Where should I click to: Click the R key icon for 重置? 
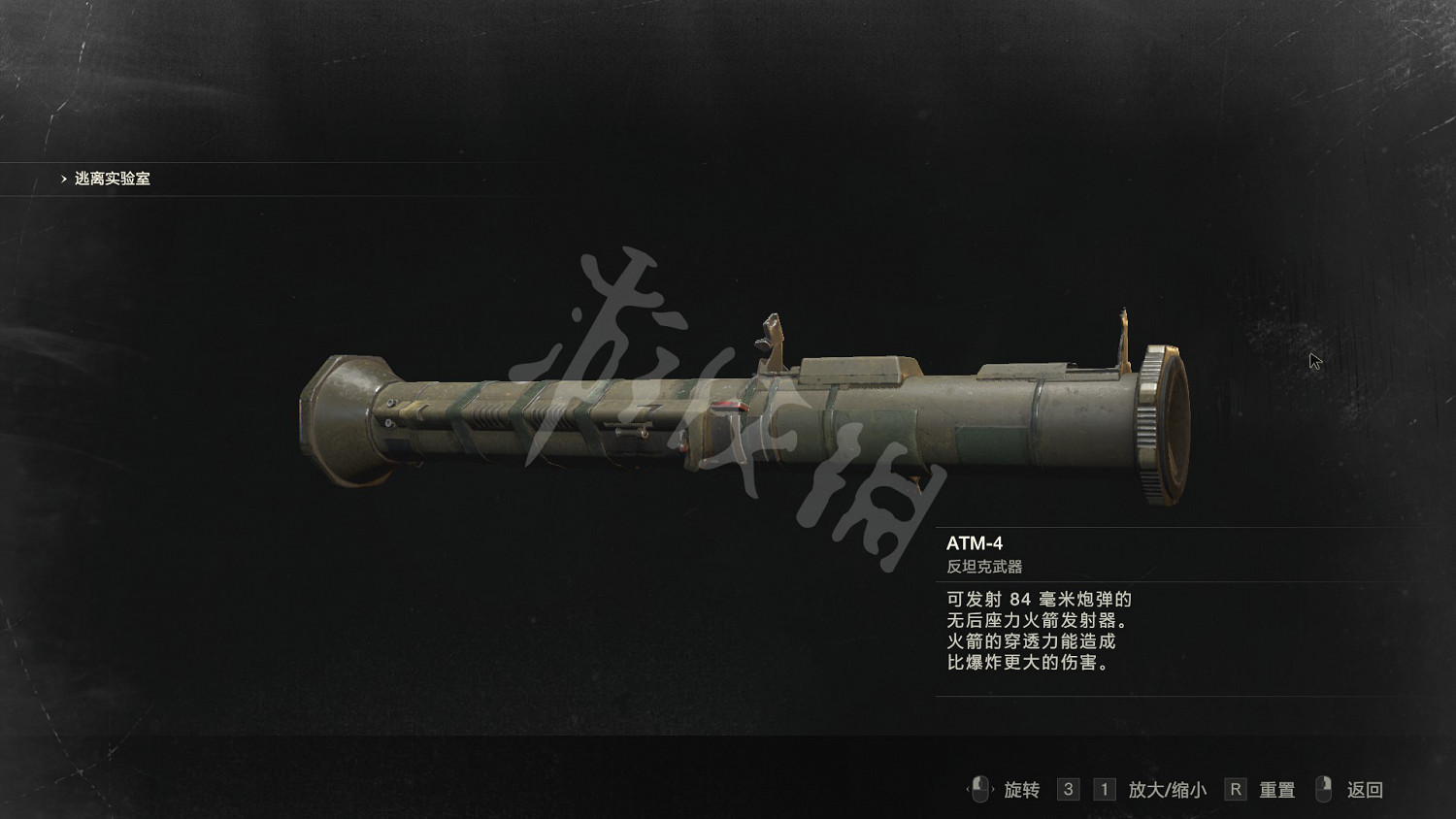pos(1235,789)
